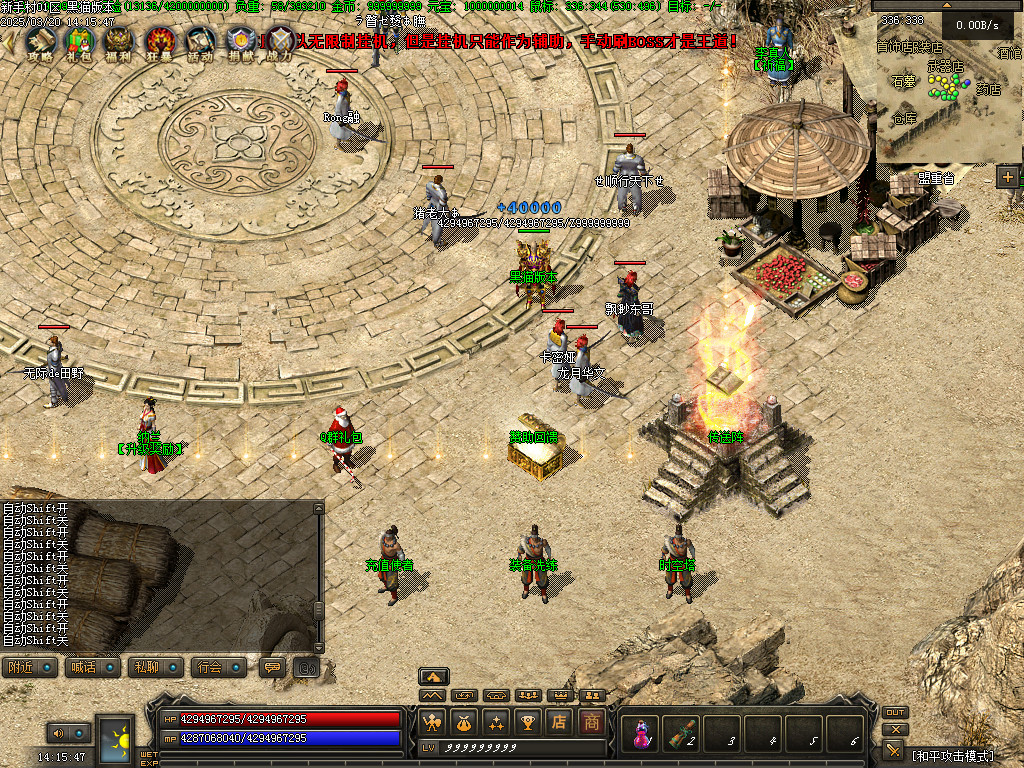Open the 福利 welfare icon

119,40
